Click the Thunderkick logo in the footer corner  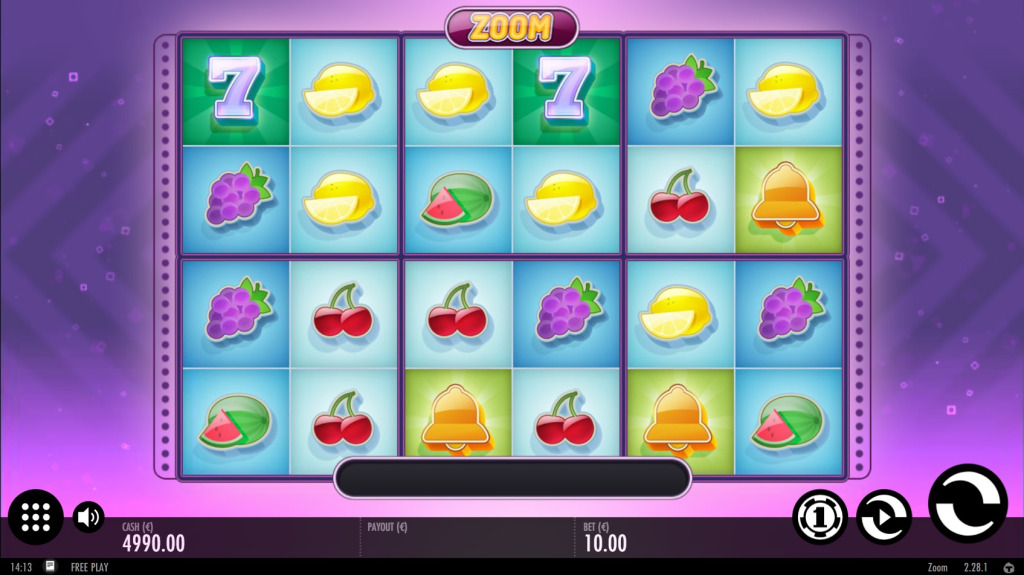pos(1008,567)
